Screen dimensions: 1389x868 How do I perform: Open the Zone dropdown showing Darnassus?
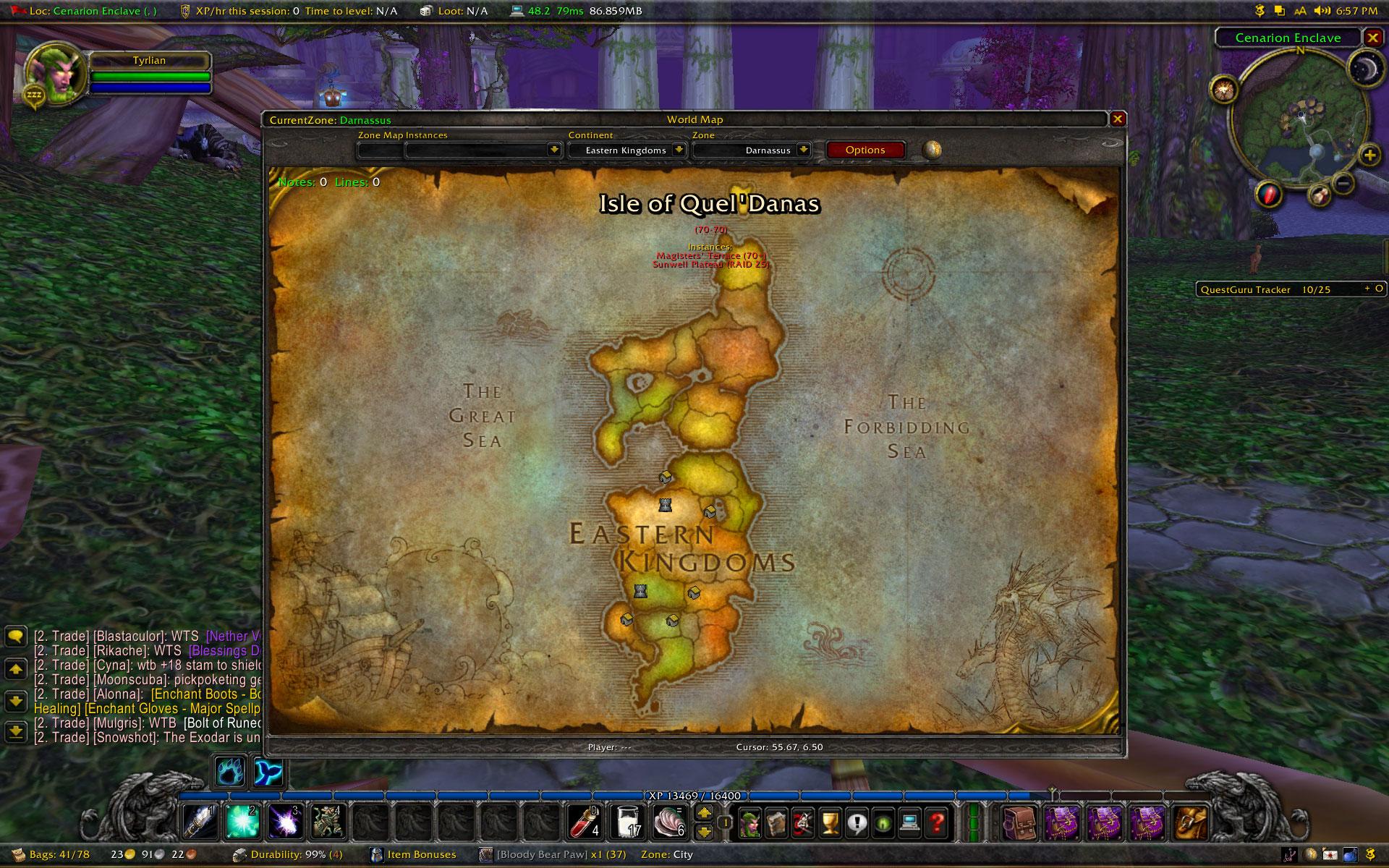[x=803, y=150]
